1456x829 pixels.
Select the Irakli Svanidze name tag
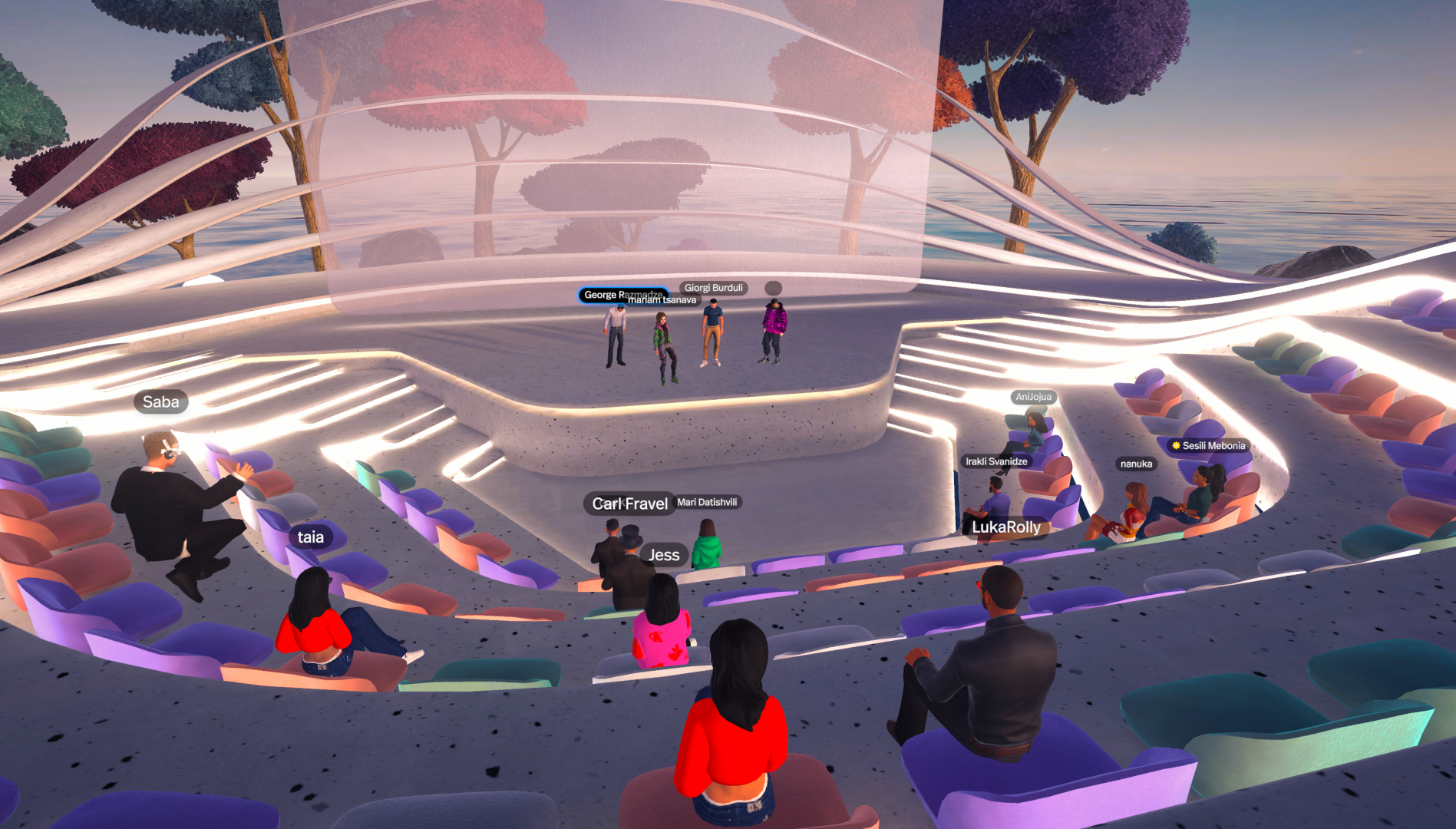996,461
